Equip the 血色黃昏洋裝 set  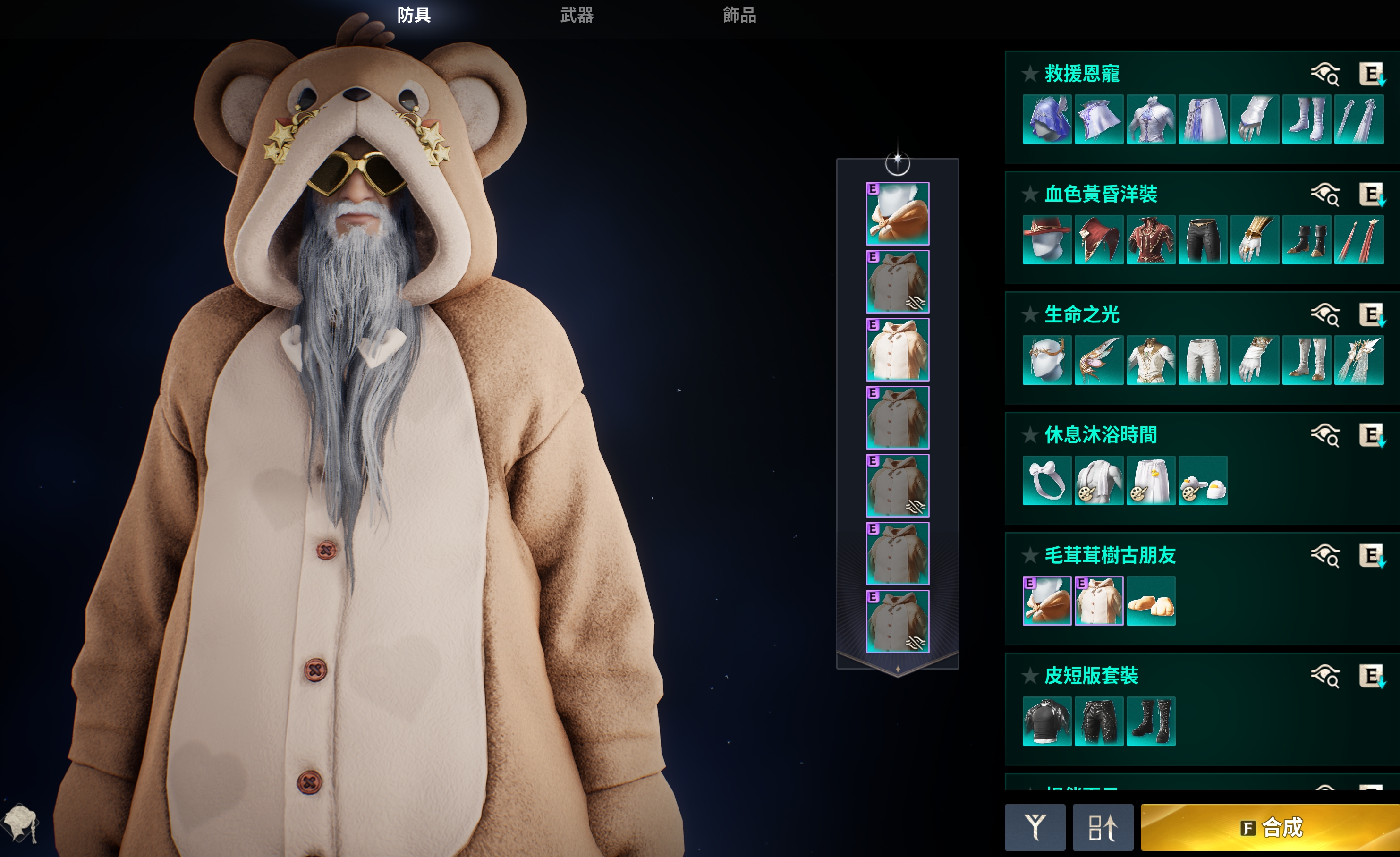click(1372, 195)
